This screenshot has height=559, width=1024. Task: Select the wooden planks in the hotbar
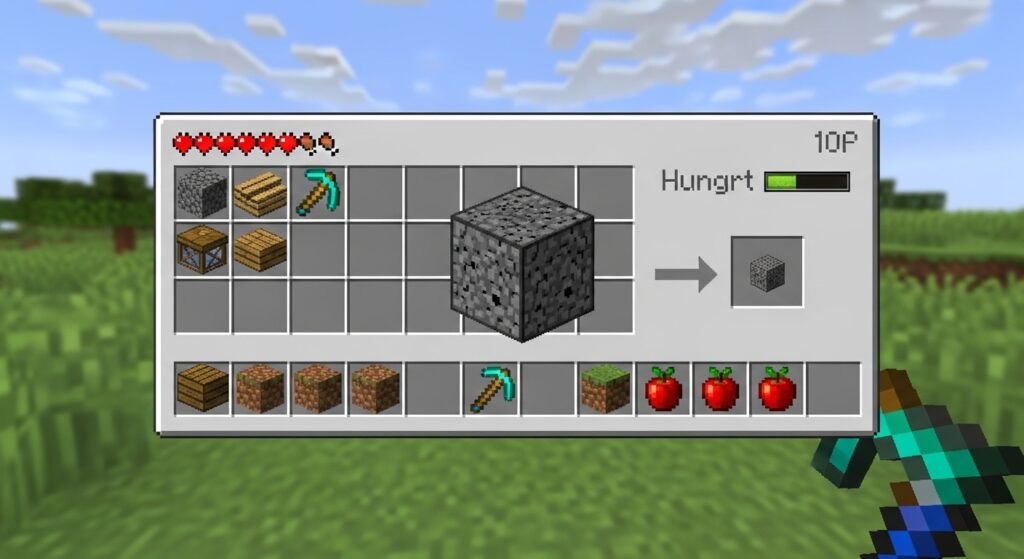pyautogui.click(x=202, y=389)
